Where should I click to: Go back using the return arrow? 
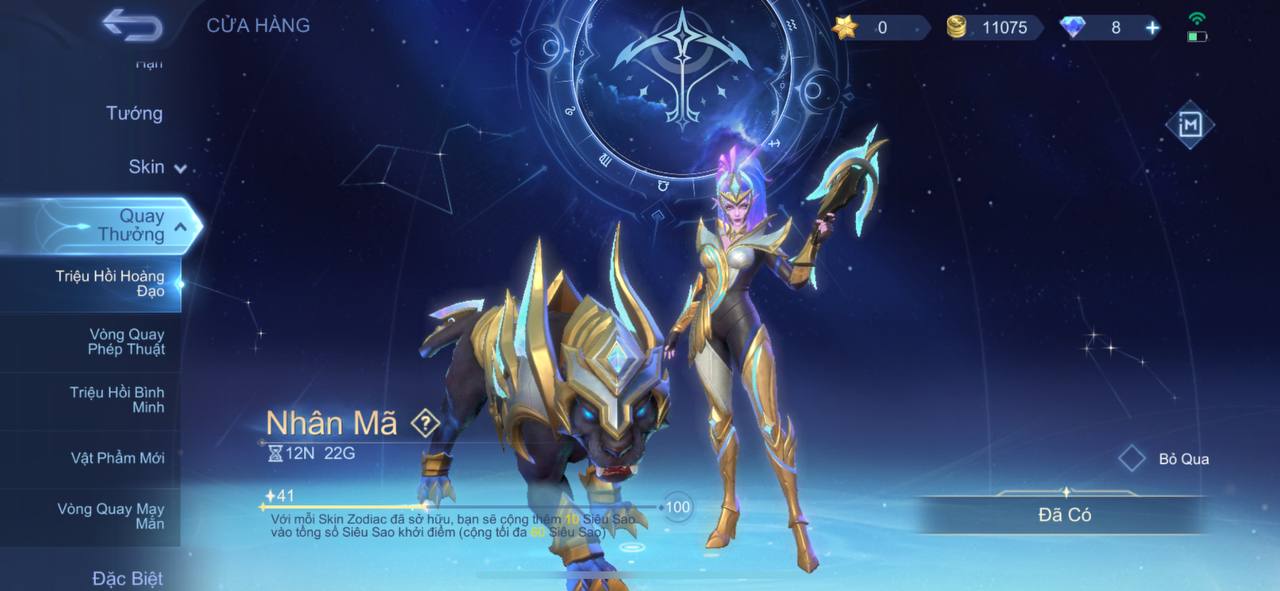pyautogui.click(x=132, y=26)
